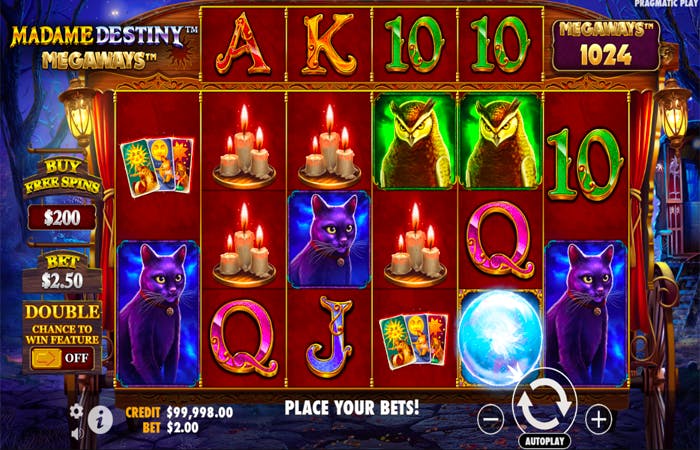Toggle the Double Chance to Win feature
This screenshot has width=700, height=450.
(62, 356)
